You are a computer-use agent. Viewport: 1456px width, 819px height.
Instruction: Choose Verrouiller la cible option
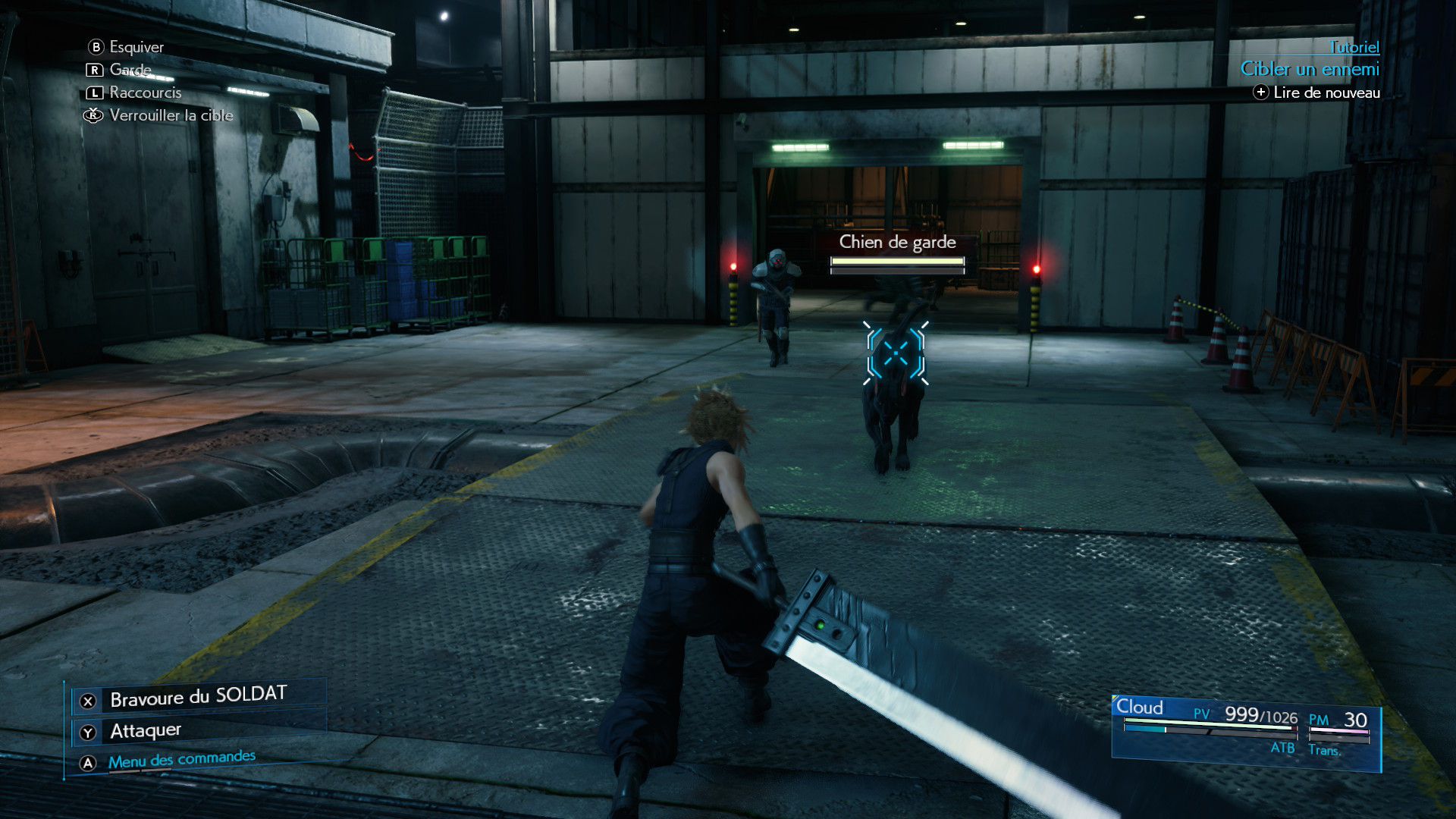(171, 115)
